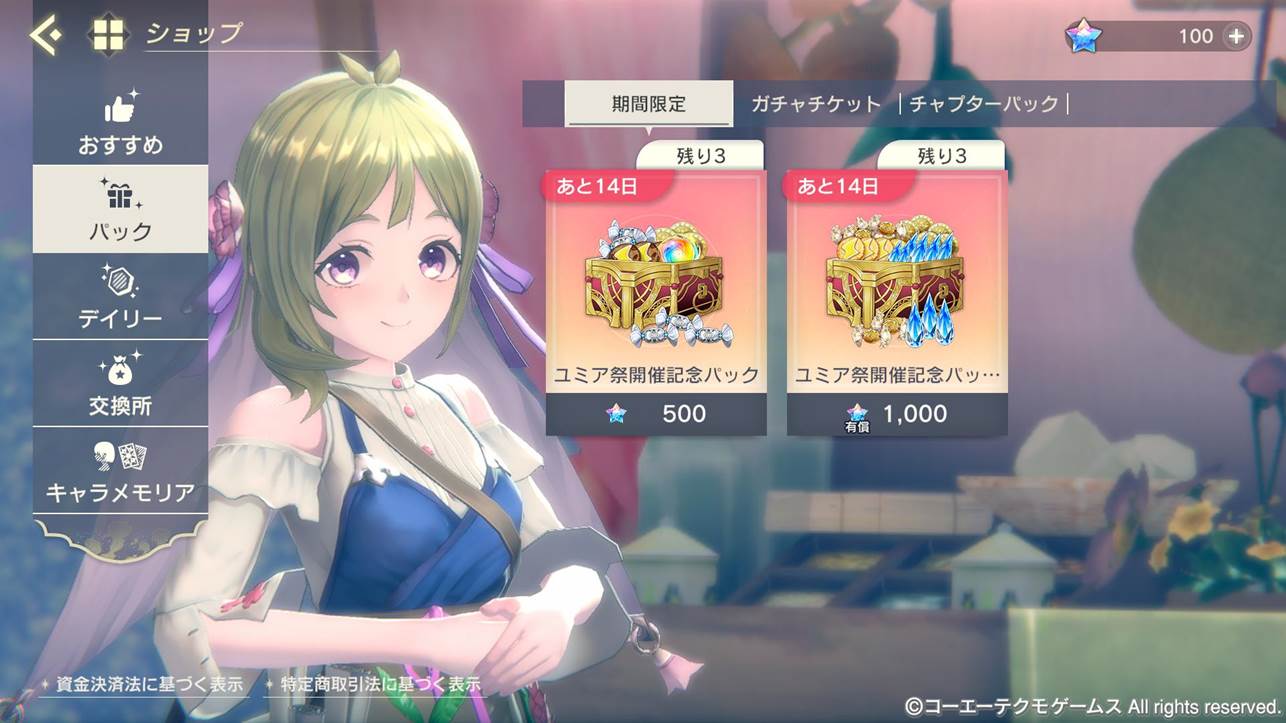This screenshot has height=723, width=1286.
Task: Open the デイリー shop category
Action: pos(120,297)
